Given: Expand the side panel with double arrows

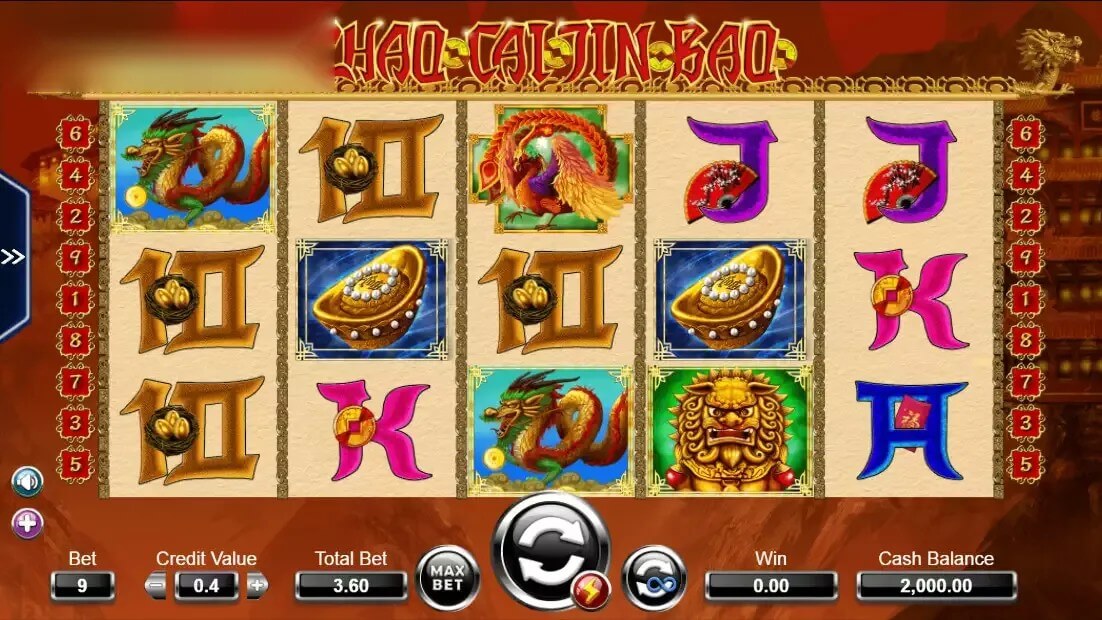Looking at the screenshot, I should click(x=13, y=257).
